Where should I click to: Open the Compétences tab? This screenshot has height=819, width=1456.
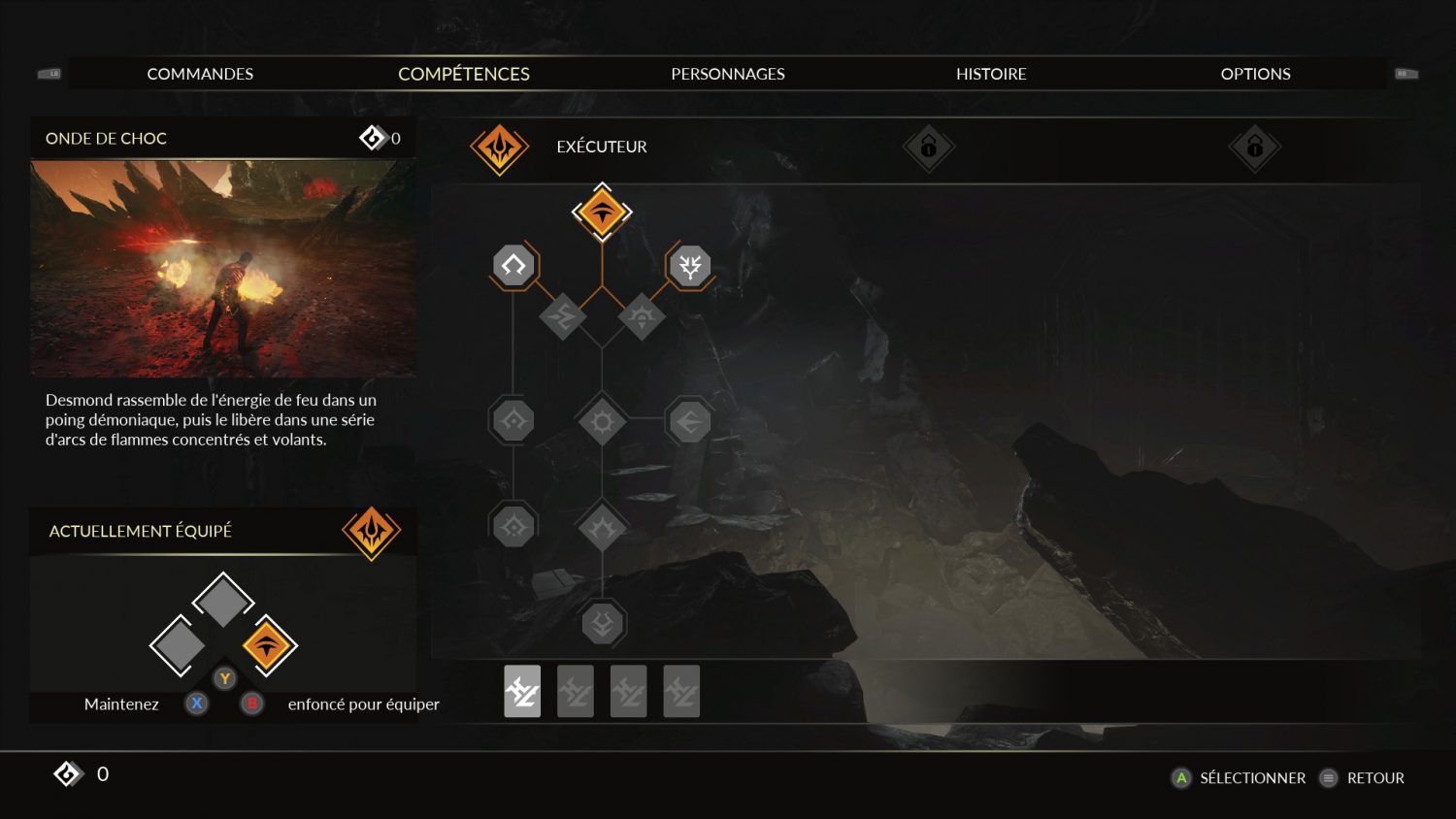click(464, 74)
